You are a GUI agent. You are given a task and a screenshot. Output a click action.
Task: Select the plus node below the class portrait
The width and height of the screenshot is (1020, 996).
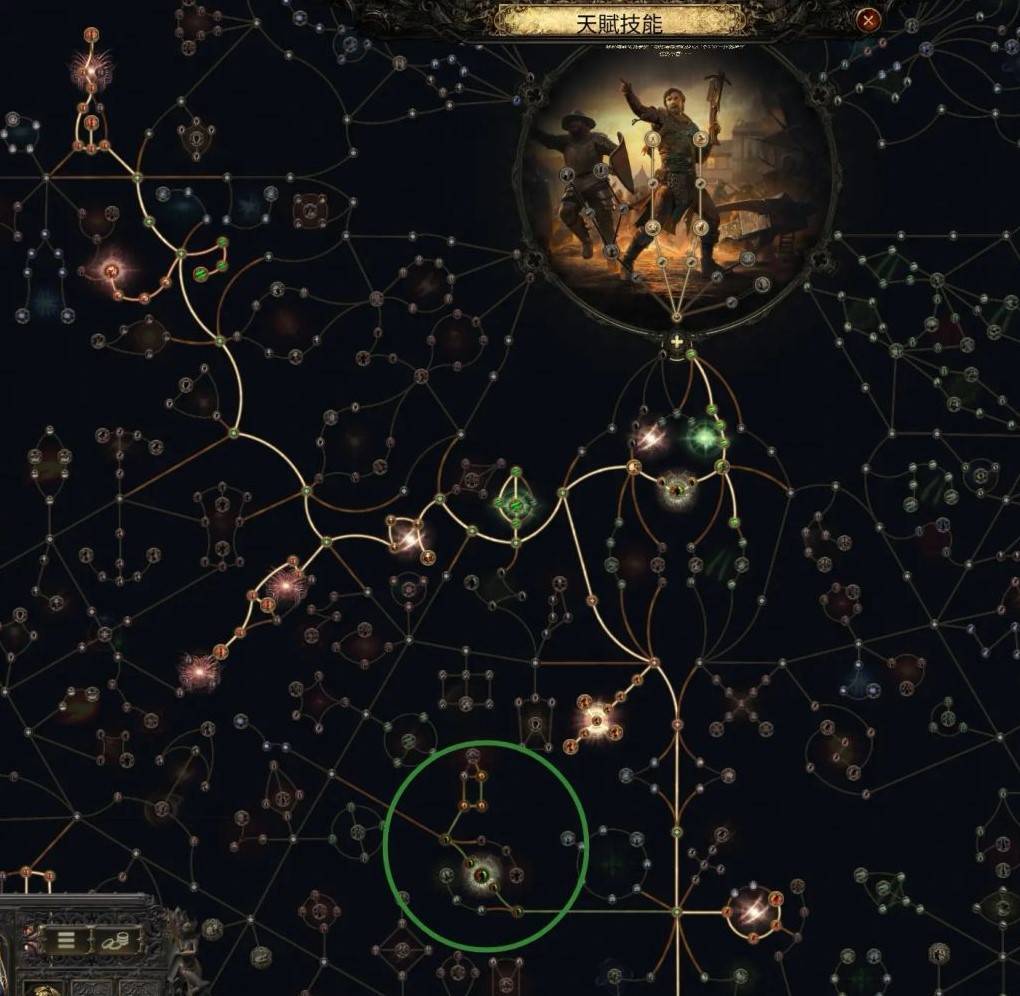coord(677,343)
